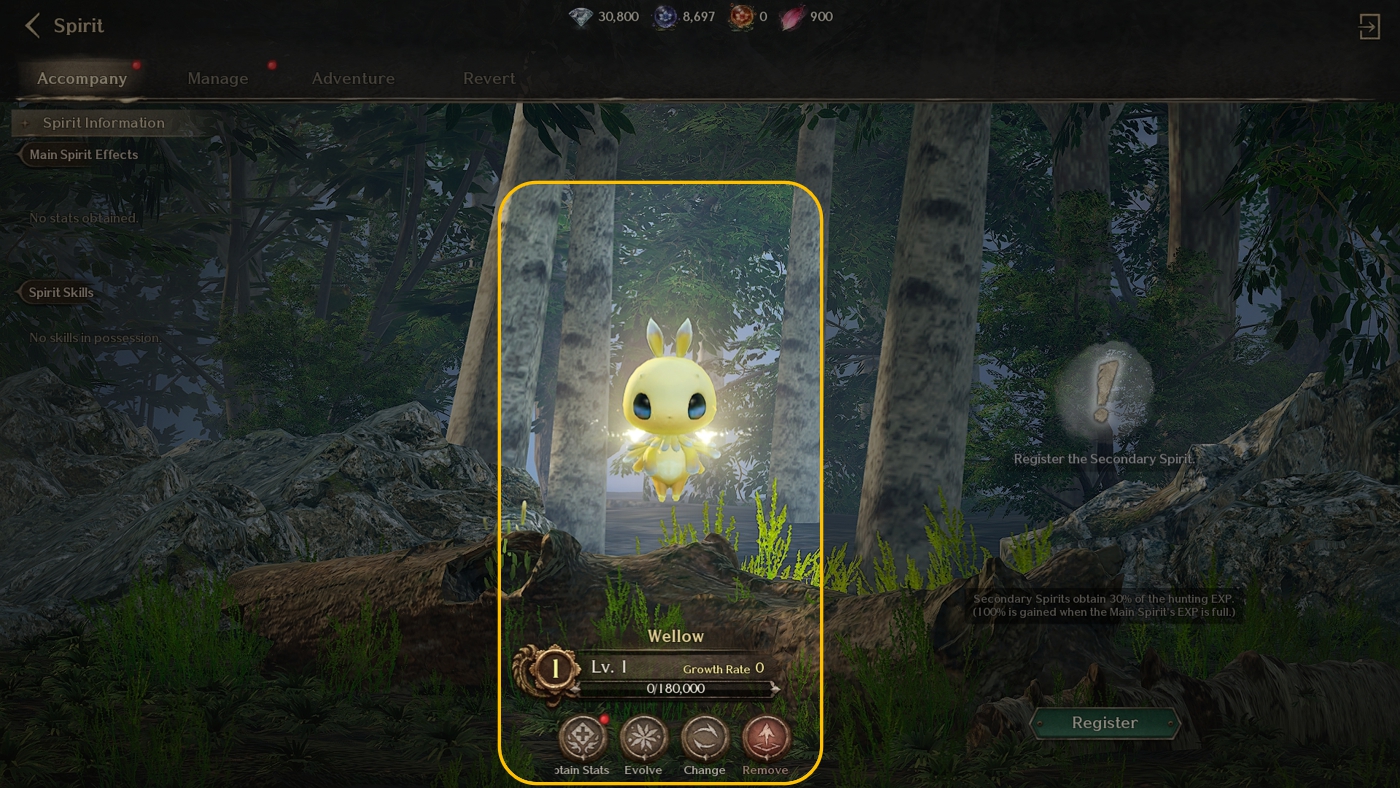Change the main spirit

click(x=705, y=741)
